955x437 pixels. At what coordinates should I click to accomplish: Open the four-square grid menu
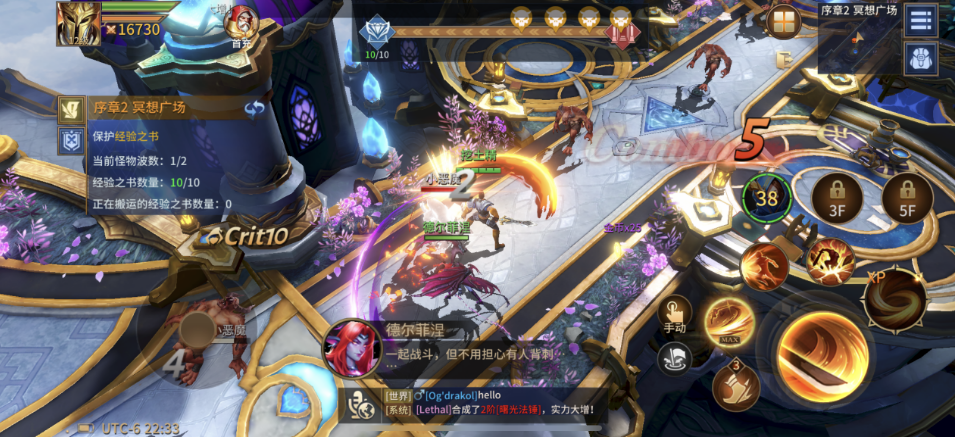click(783, 21)
